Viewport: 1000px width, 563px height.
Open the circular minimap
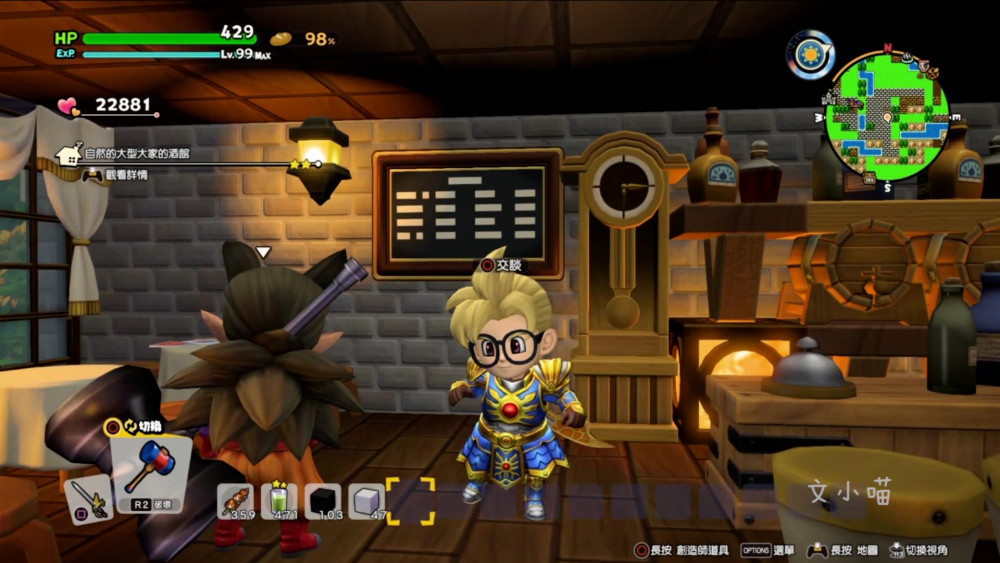tap(886, 120)
